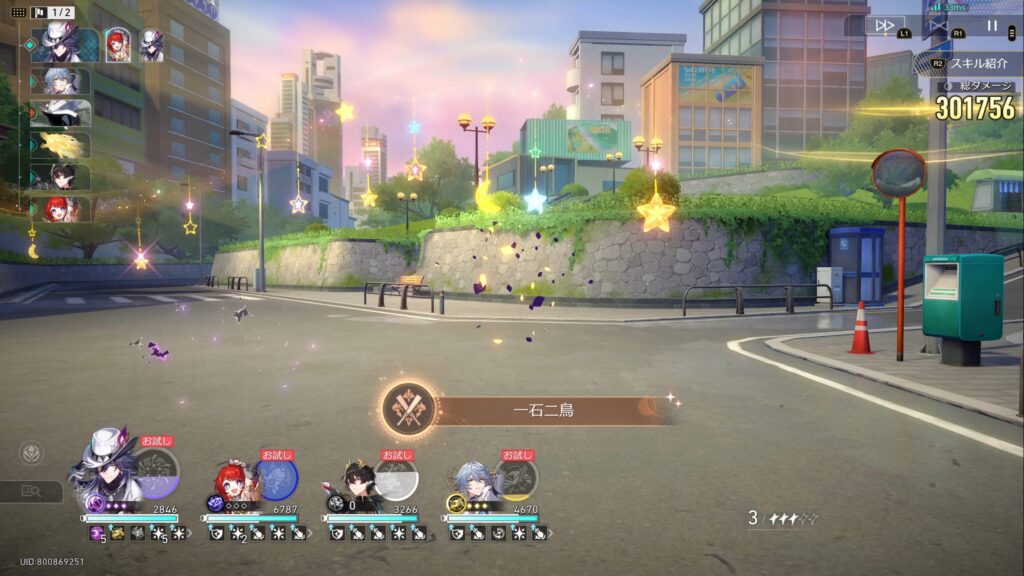The width and height of the screenshot is (1024, 576).
Task: Open the battle details magnifier button
Action: coord(31,491)
